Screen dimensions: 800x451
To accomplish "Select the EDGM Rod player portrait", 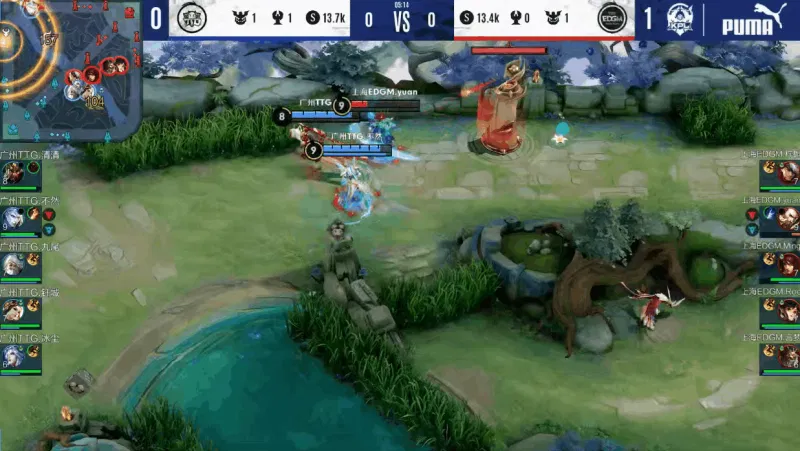I will click(787, 311).
